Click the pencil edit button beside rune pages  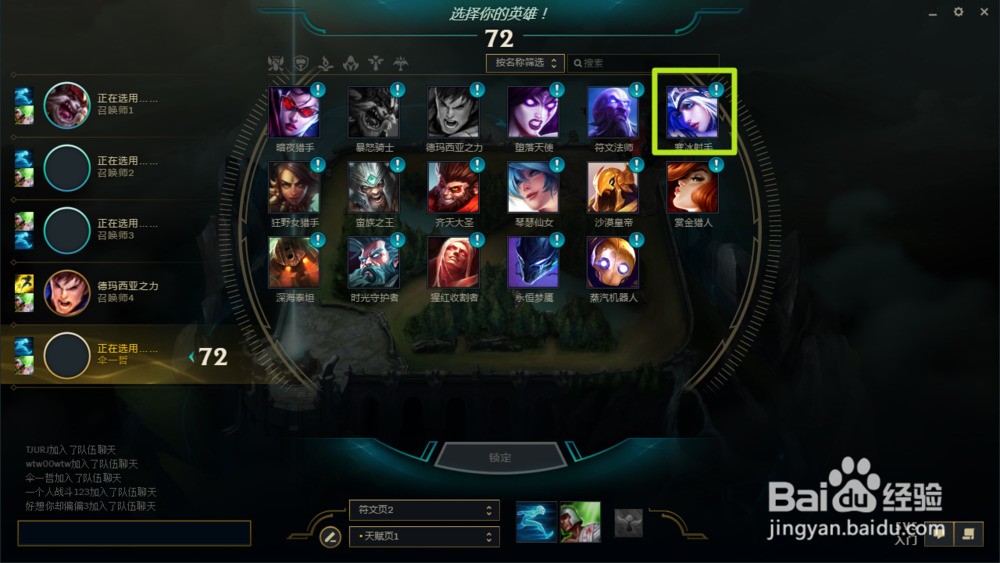[330, 537]
